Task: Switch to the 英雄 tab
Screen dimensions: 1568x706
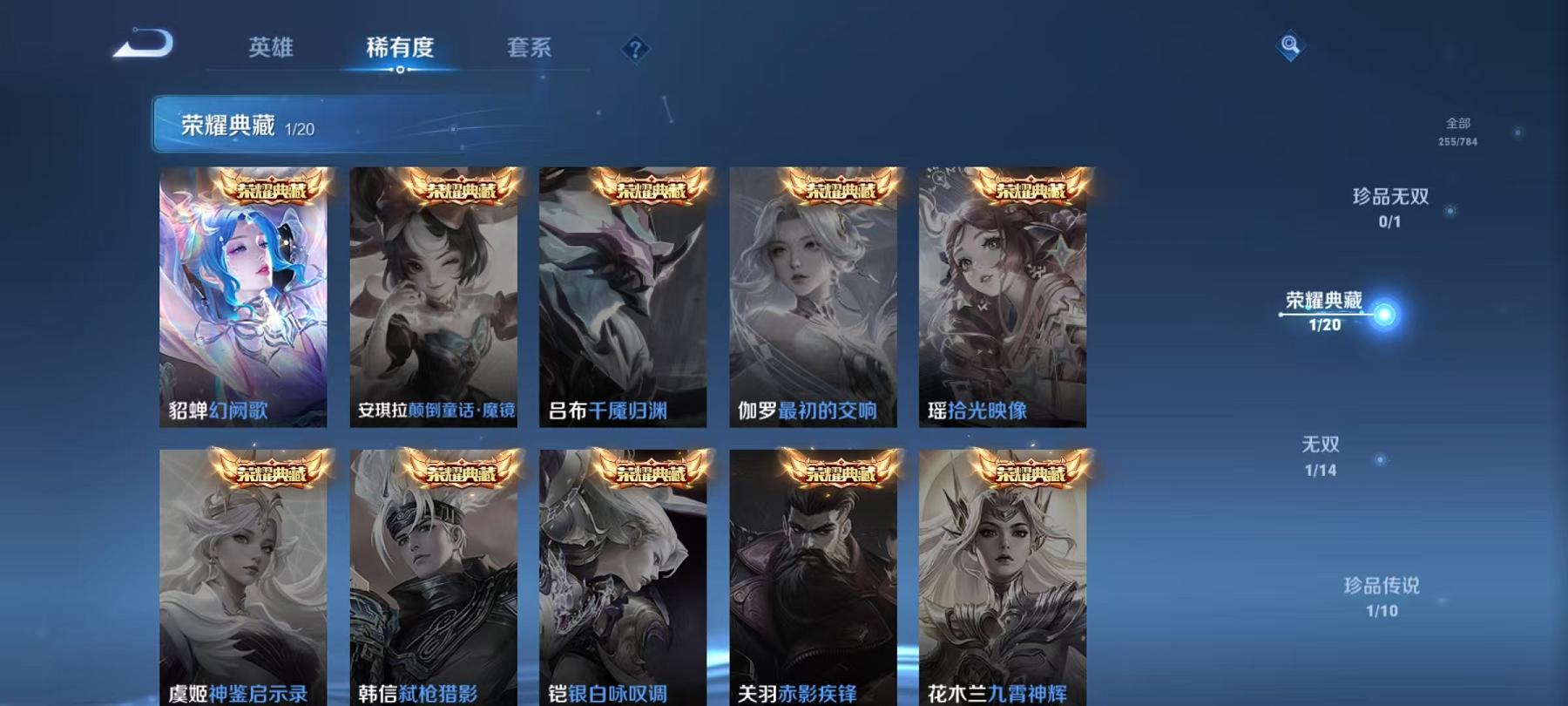Action: pos(271,50)
